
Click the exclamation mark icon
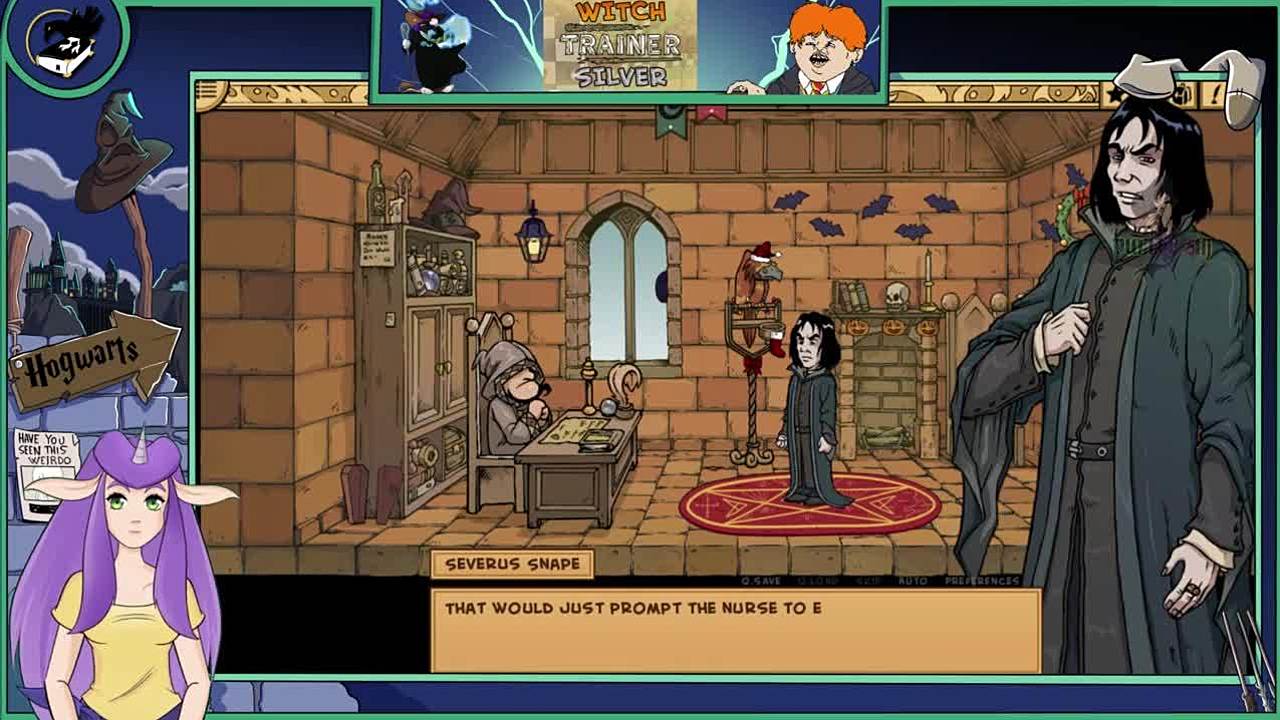[x=1214, y=96]
